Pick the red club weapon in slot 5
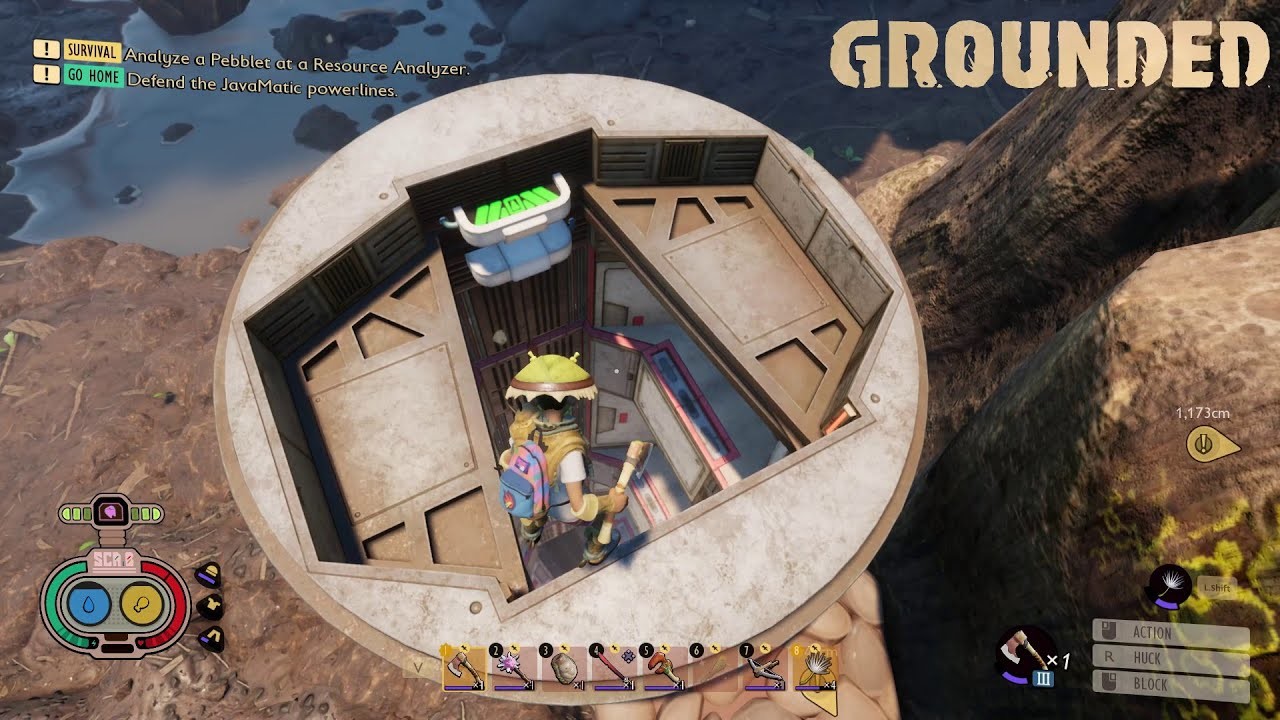 coord(662,668)
